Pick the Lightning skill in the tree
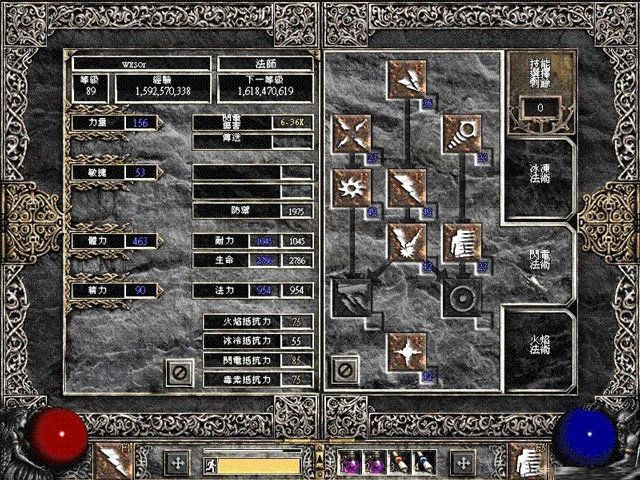The image size is (640, 480). coord(407,187)
